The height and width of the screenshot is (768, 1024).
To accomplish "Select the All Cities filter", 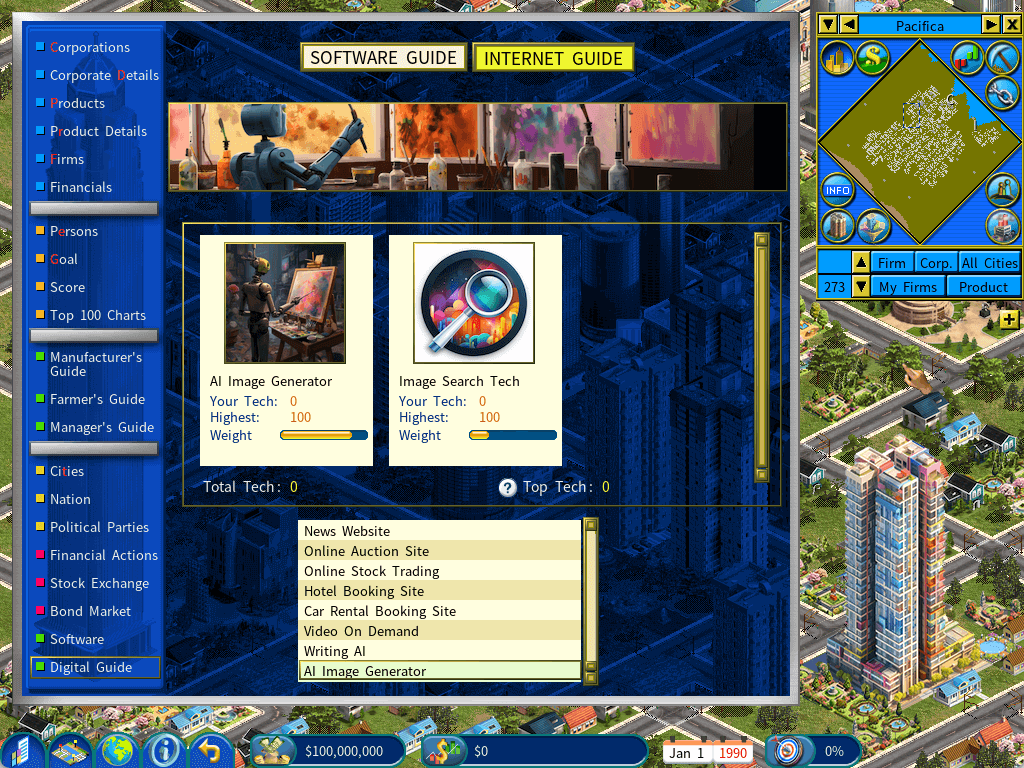I will tap(988, 263).
